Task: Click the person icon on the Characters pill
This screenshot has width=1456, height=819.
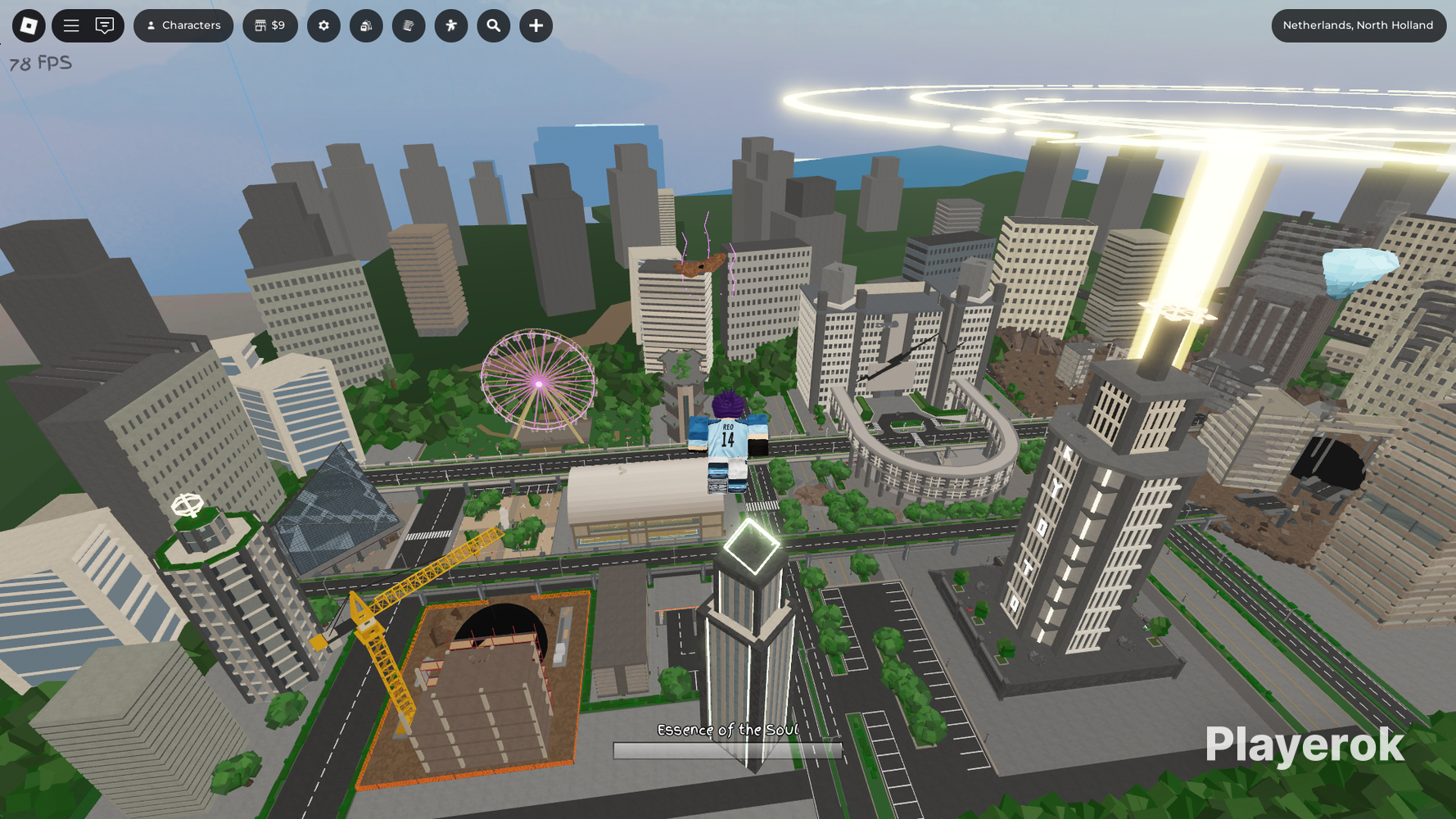Action: [151, 25]
